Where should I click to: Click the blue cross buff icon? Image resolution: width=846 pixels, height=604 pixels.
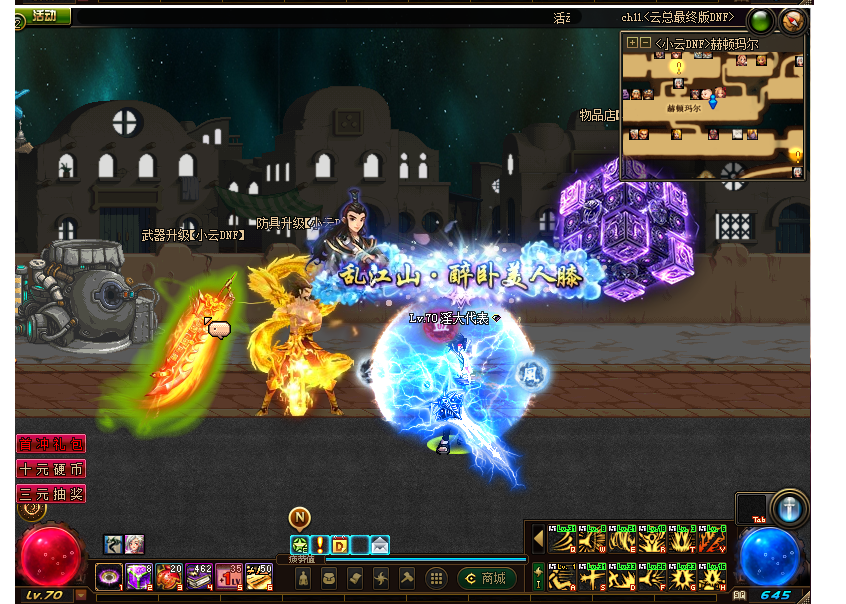pos(790,507)
